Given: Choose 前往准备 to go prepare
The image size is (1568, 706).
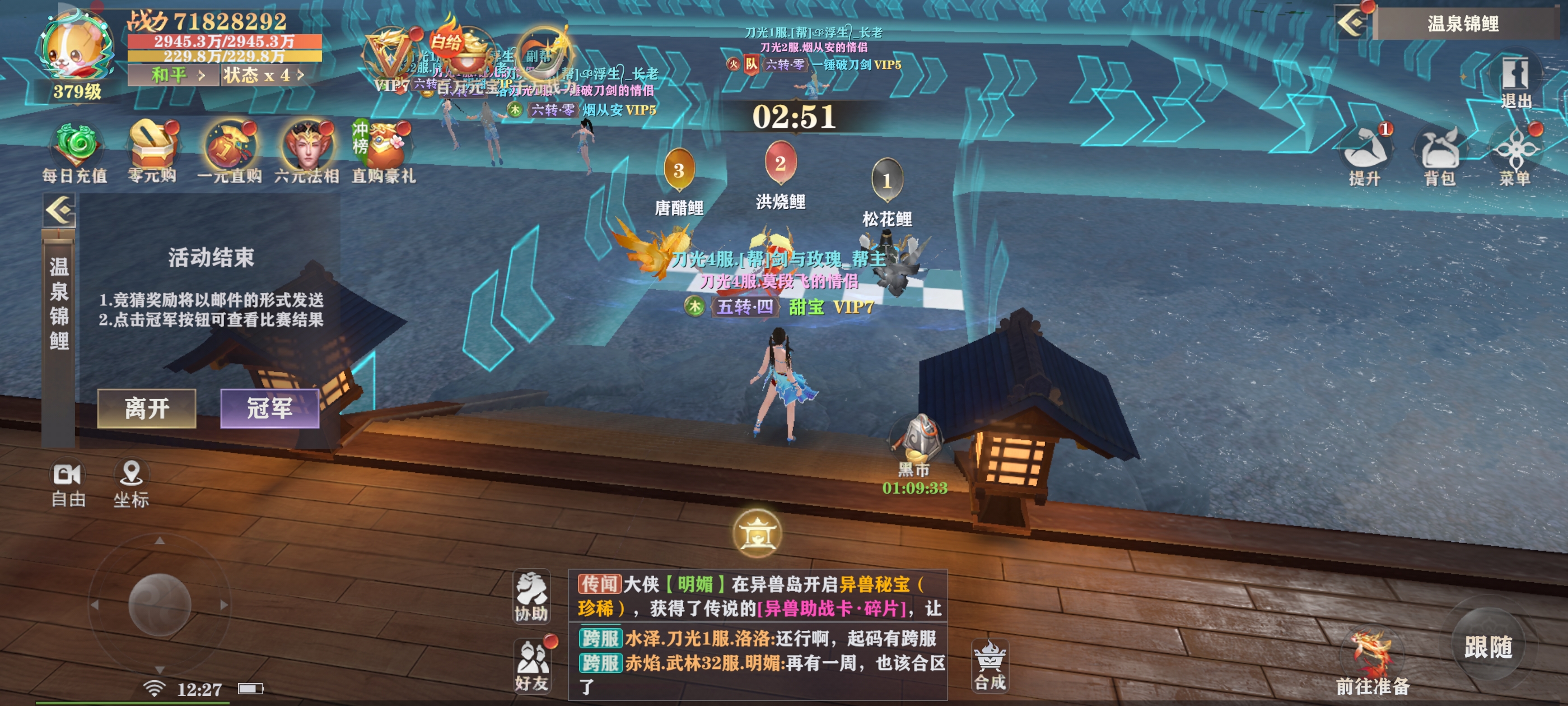Looking at the screenshot, I should pyautogui.click(x=1372, y=664).
